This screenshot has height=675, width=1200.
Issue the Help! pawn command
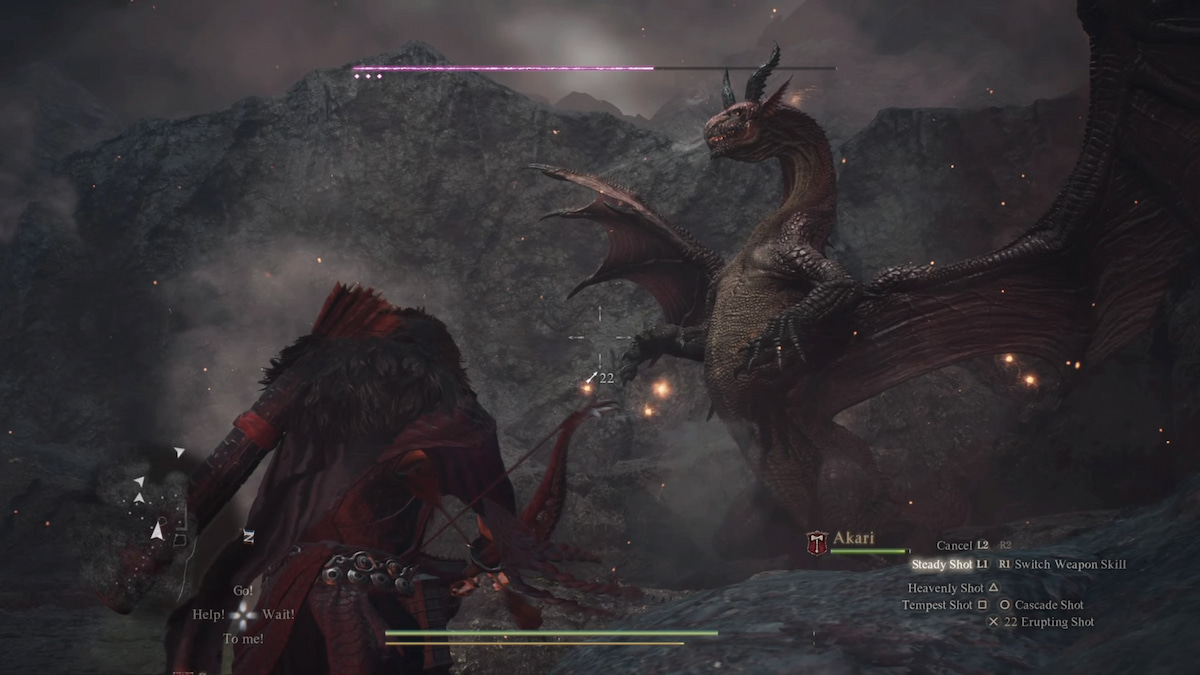(208, 614)
